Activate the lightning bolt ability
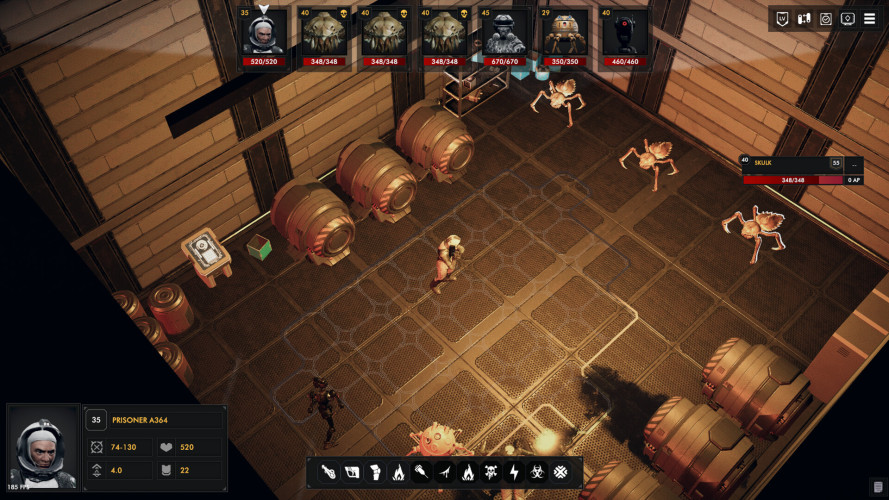889x500 pixels. click(x=514, y=471)
